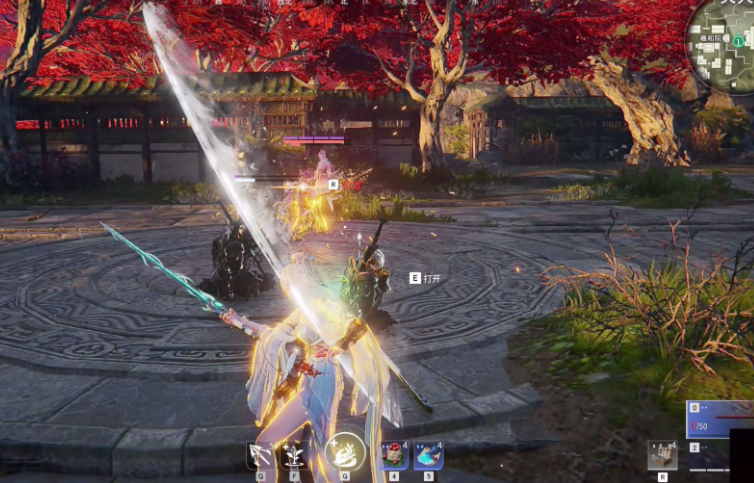This screenshot has width=754, height=483.
Task: Select the blue powder consumable slot
Action: tap(428, 455)
